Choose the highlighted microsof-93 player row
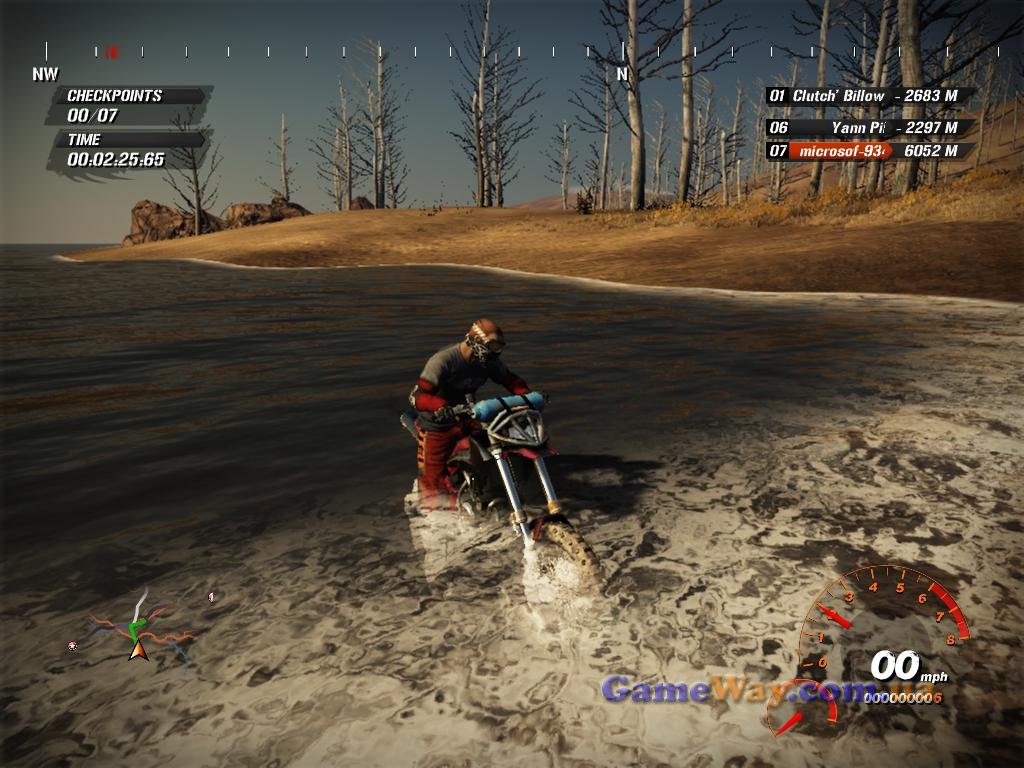The image size is (1024, 768). click(x=869, y=151)
